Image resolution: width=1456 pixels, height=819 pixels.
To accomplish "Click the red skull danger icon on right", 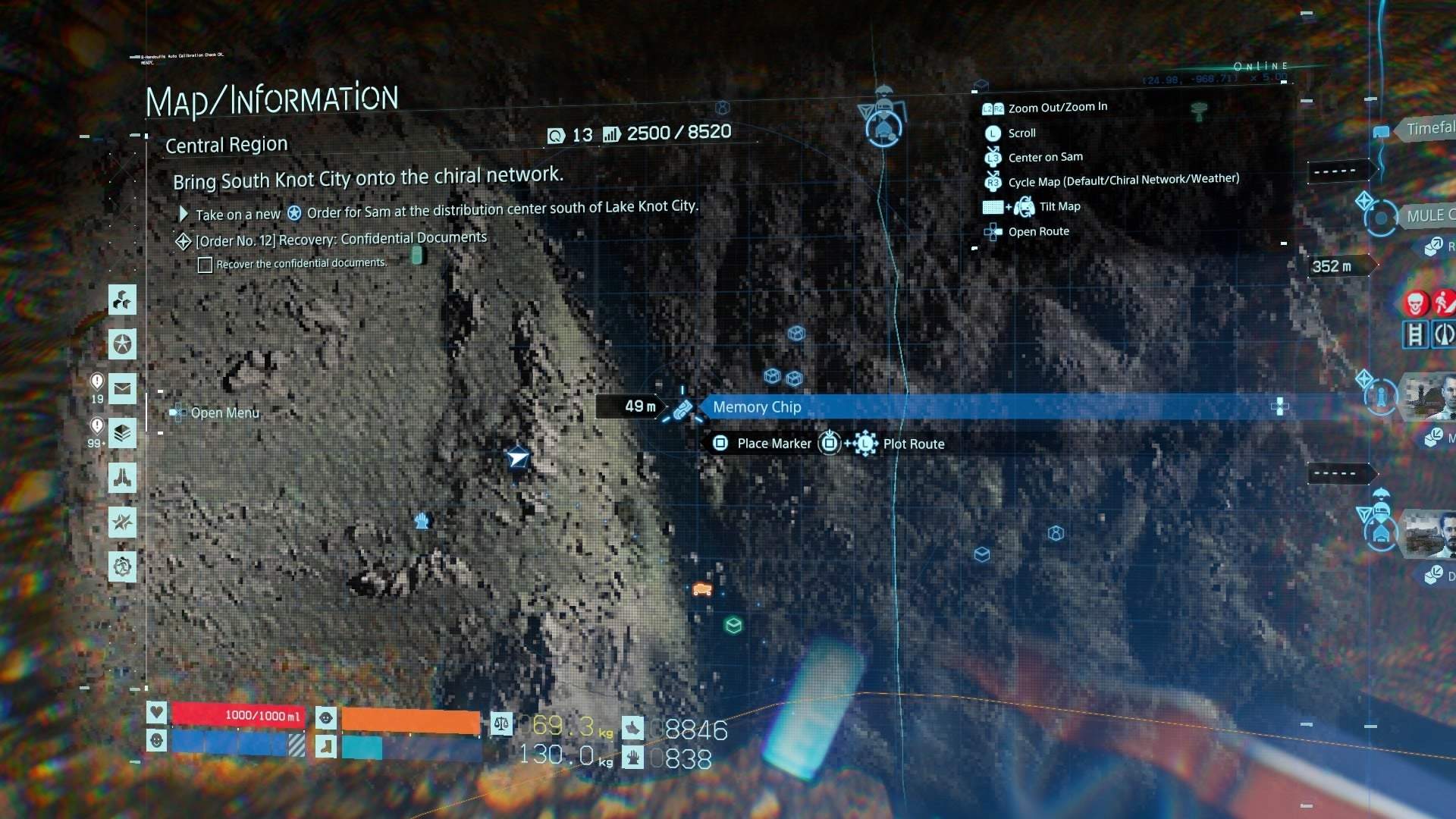I will (x=1416, y=303).
